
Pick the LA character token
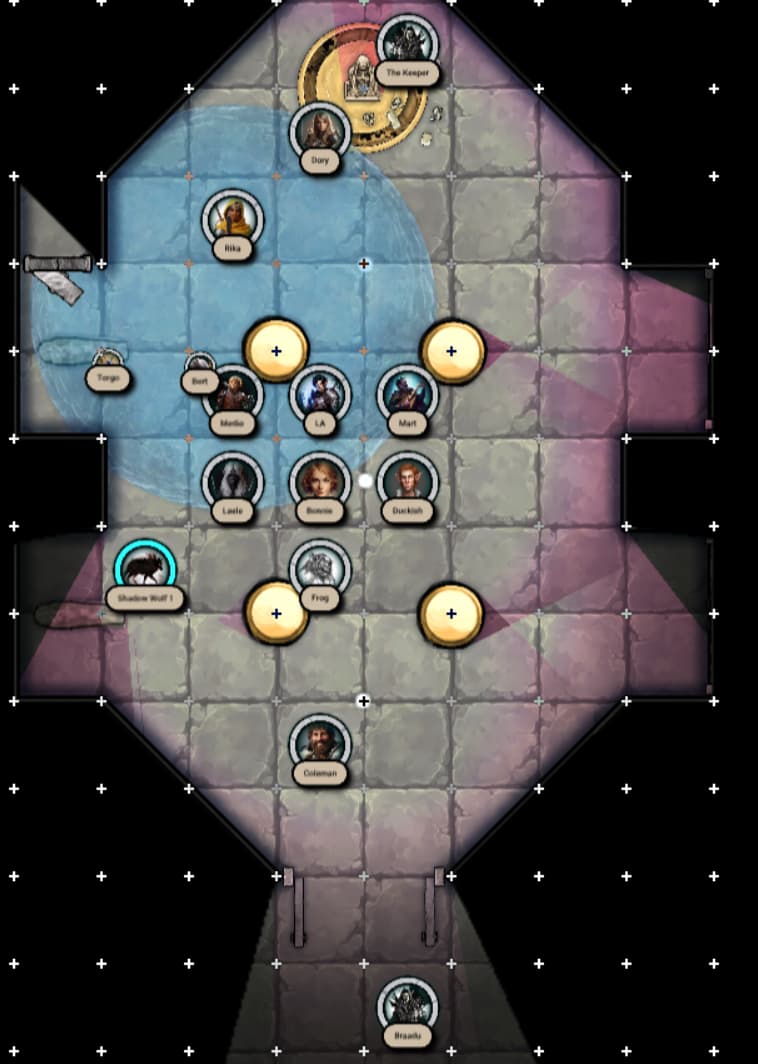(320, 393)
